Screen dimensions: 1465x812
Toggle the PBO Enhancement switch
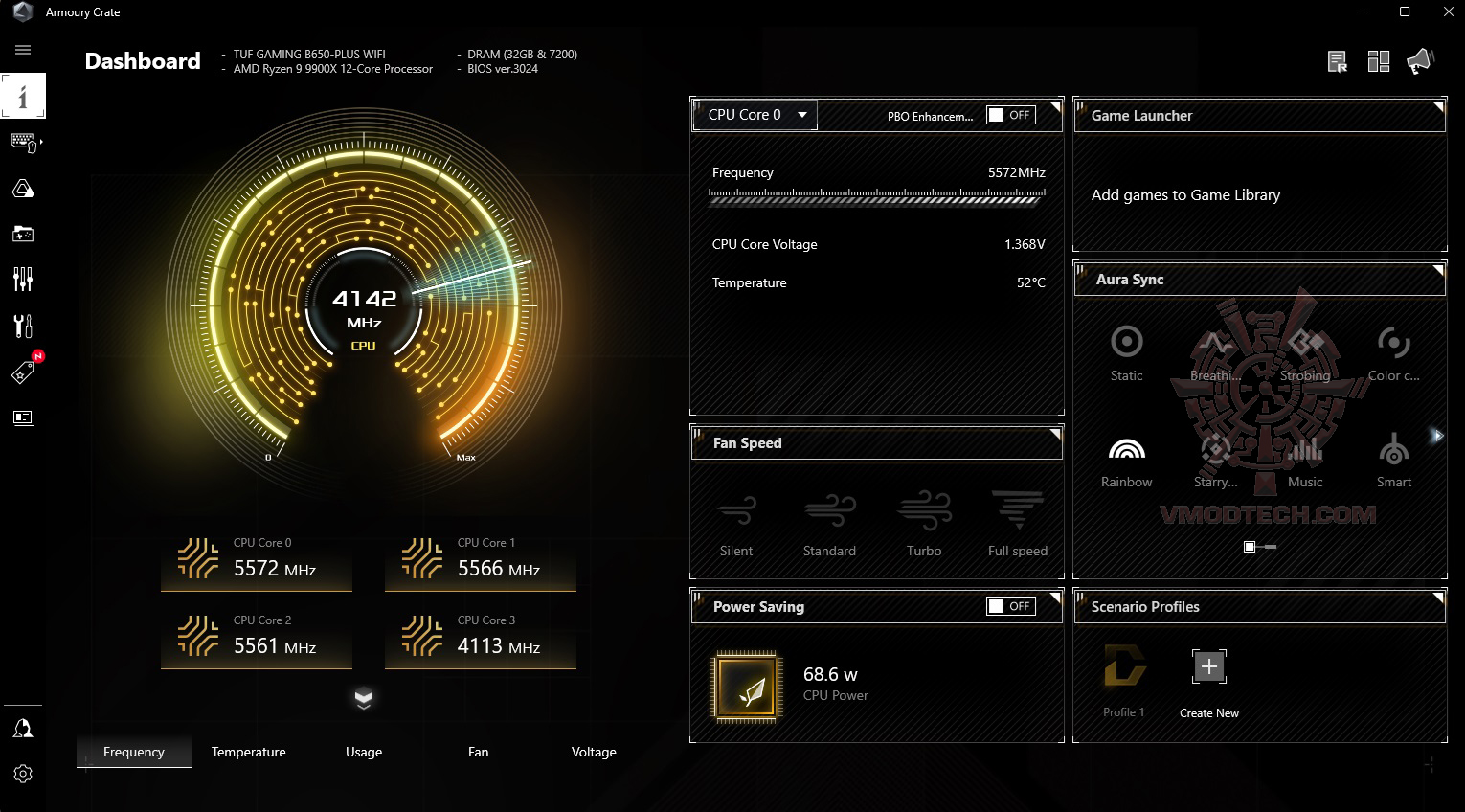[1010, 115]
